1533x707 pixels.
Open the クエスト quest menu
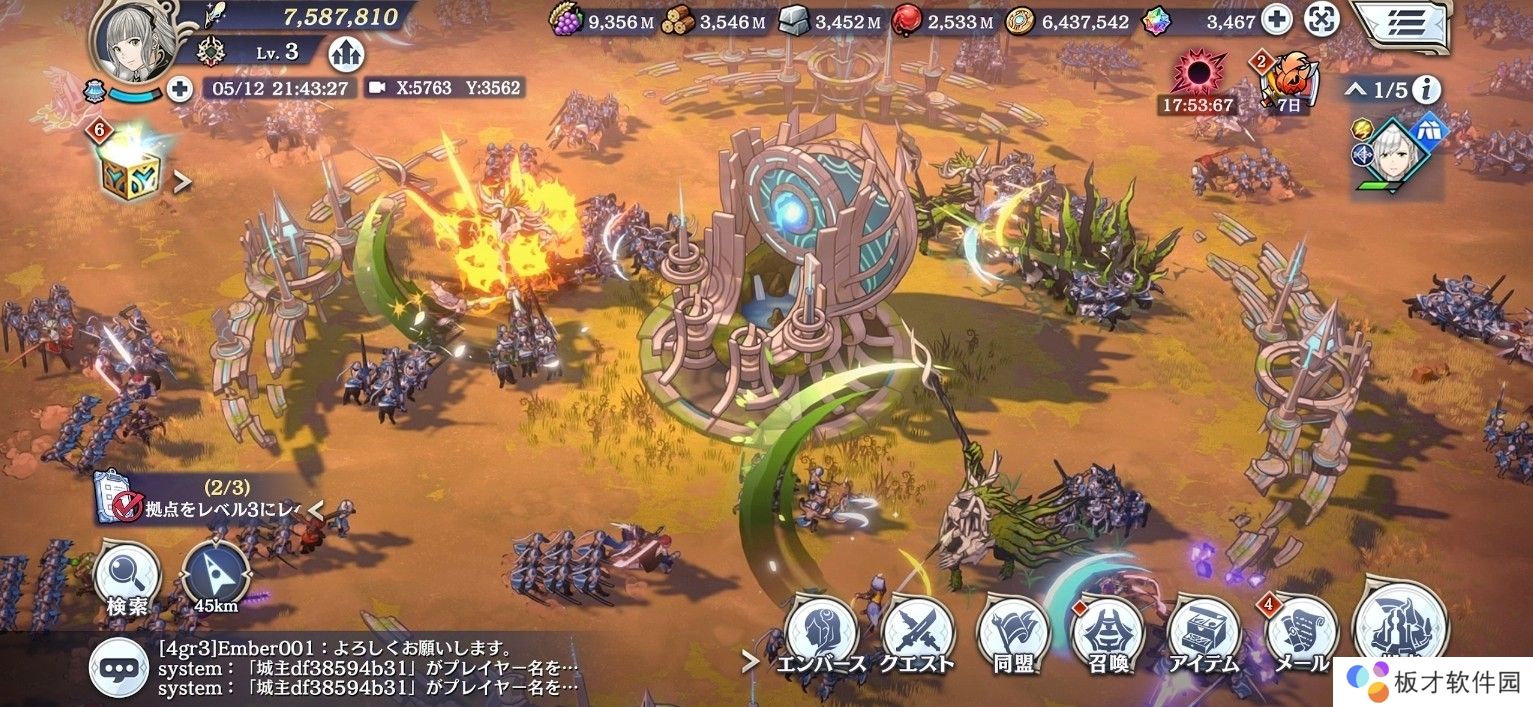917,635
